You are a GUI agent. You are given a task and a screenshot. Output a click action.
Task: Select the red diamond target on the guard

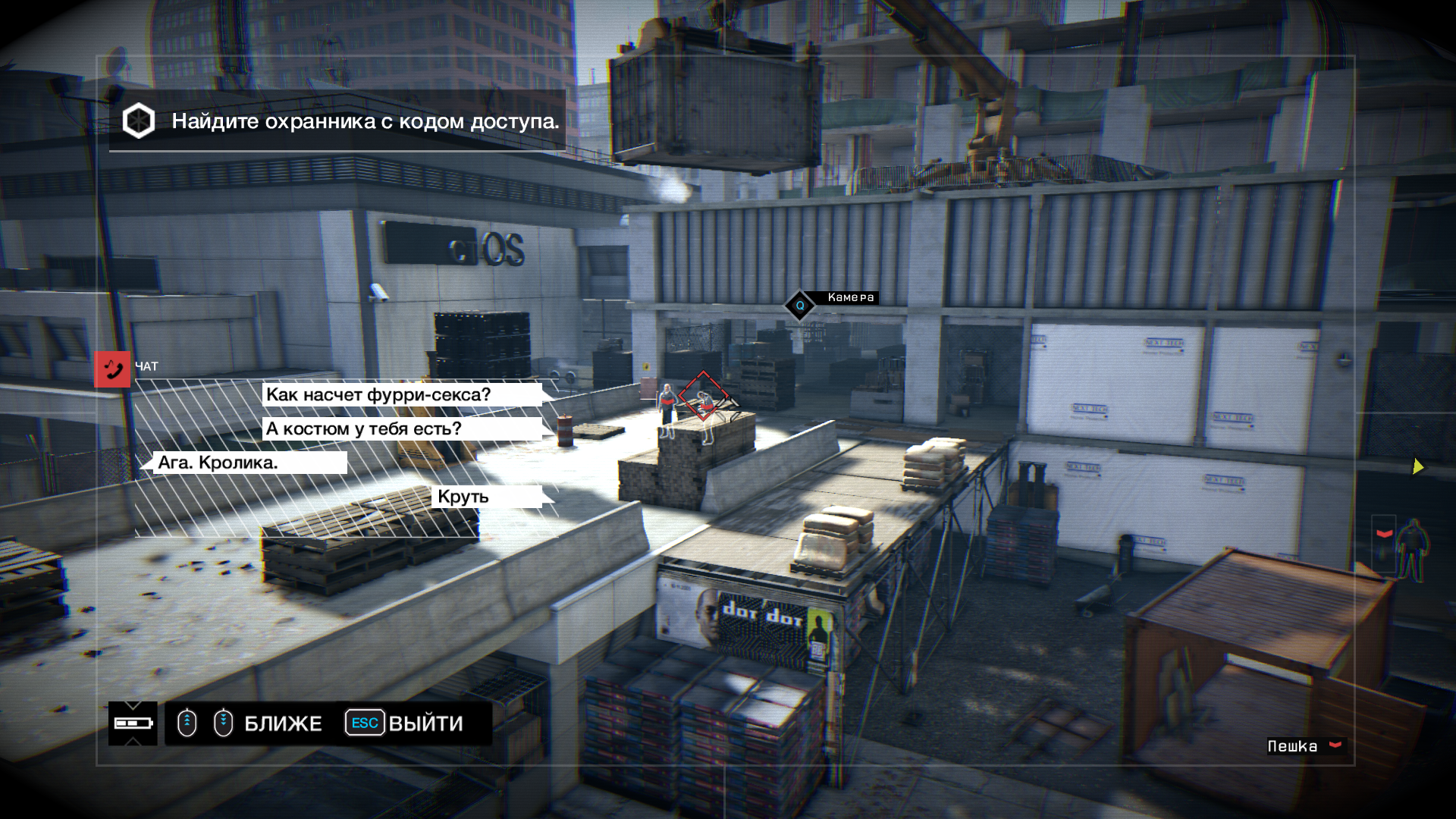pyautogui.click(x=703, y=396)
